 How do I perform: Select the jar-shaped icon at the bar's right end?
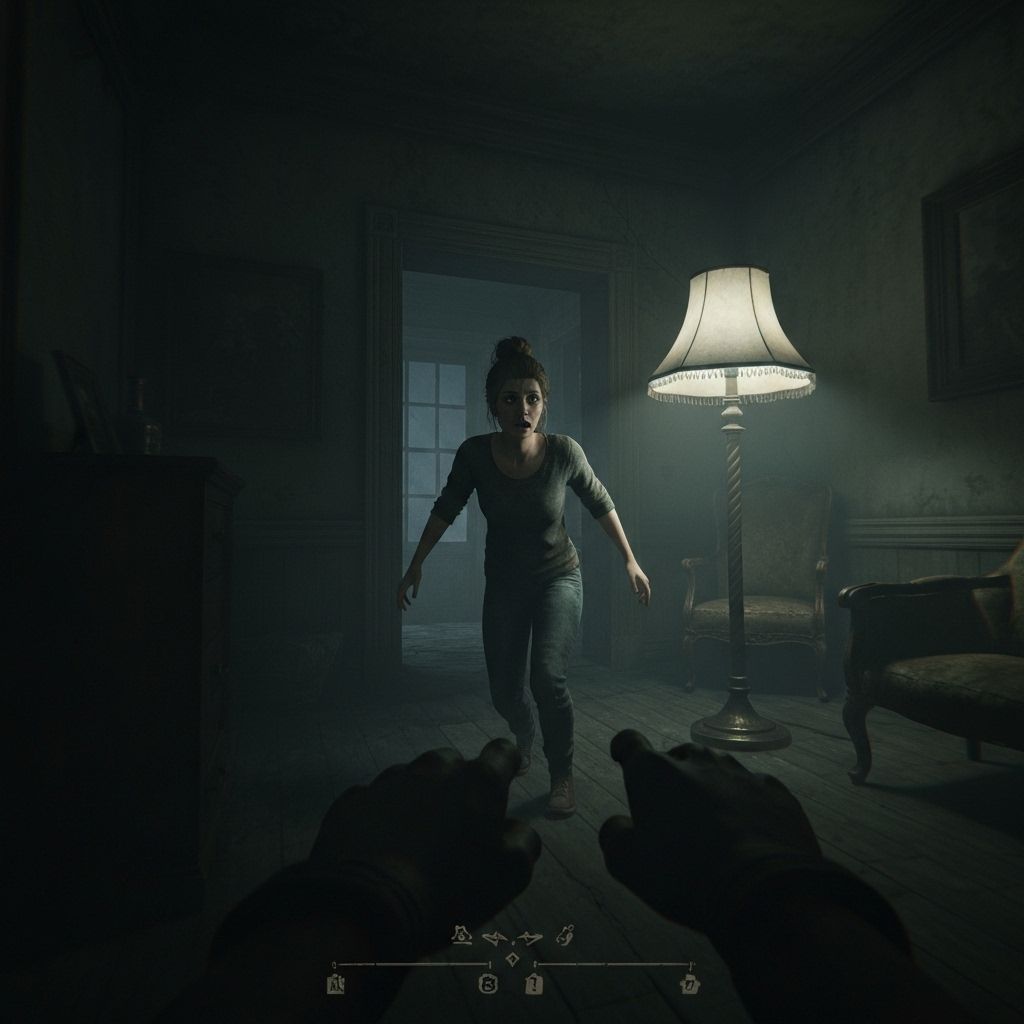[689, 985]
